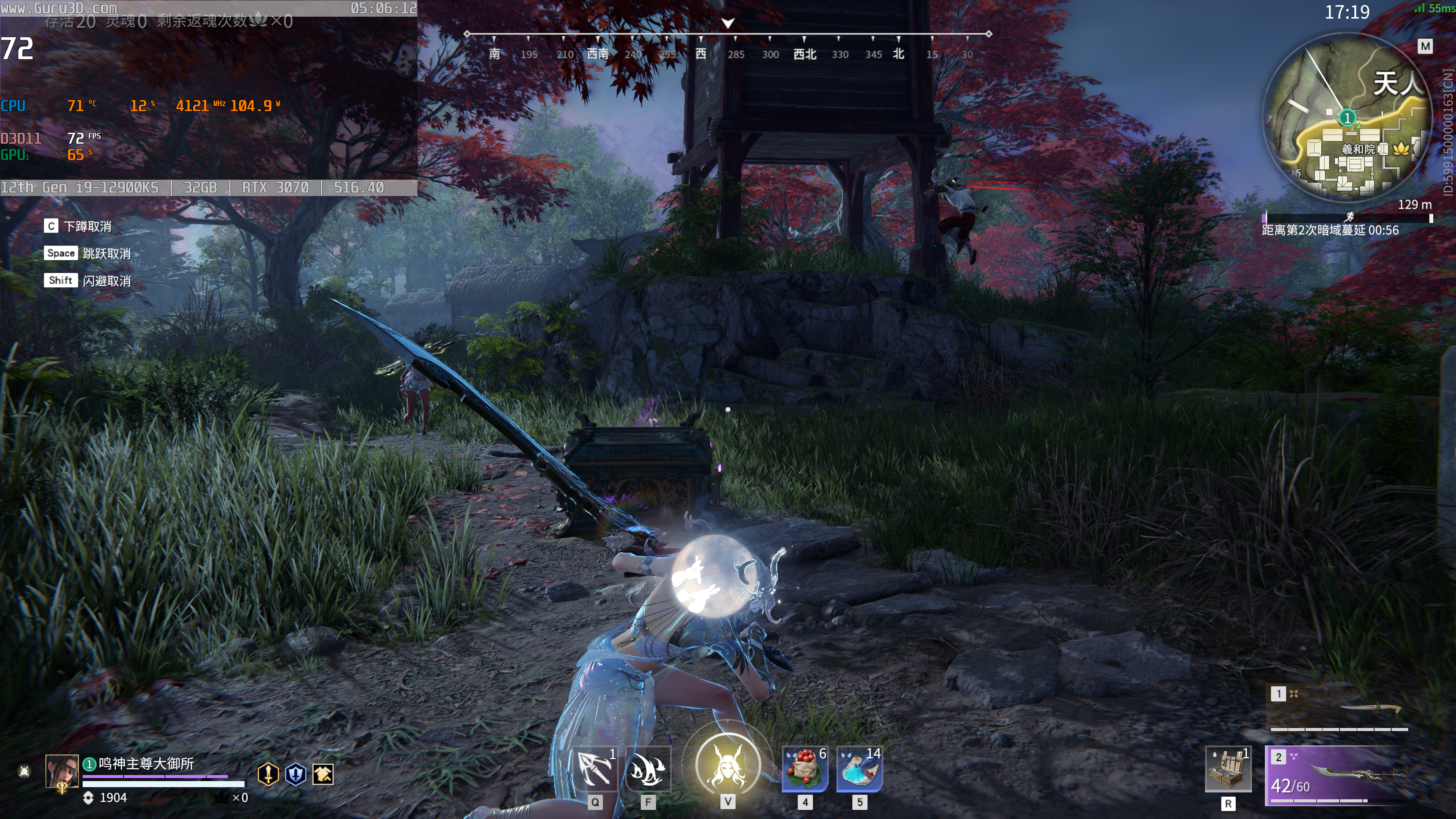
Task: Inspect the orange sword buff icon
Action: click(268, 774)
